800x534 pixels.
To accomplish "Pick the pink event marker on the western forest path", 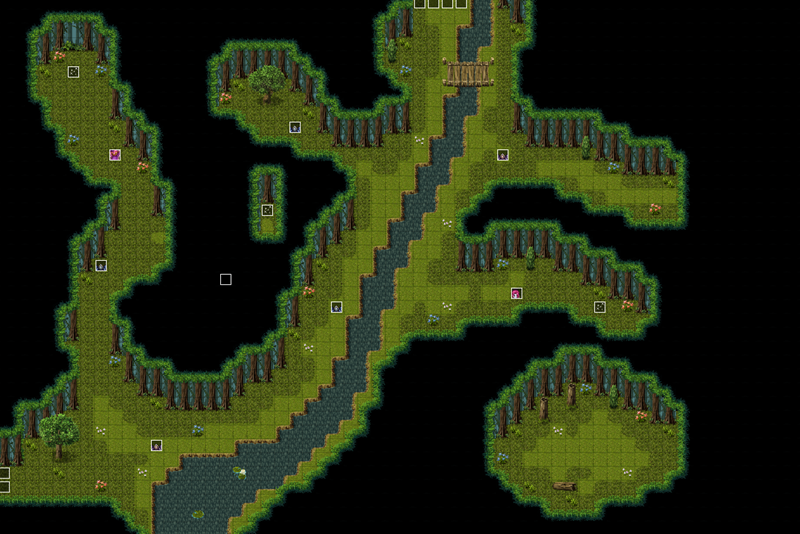I will (x=115, y=155).
